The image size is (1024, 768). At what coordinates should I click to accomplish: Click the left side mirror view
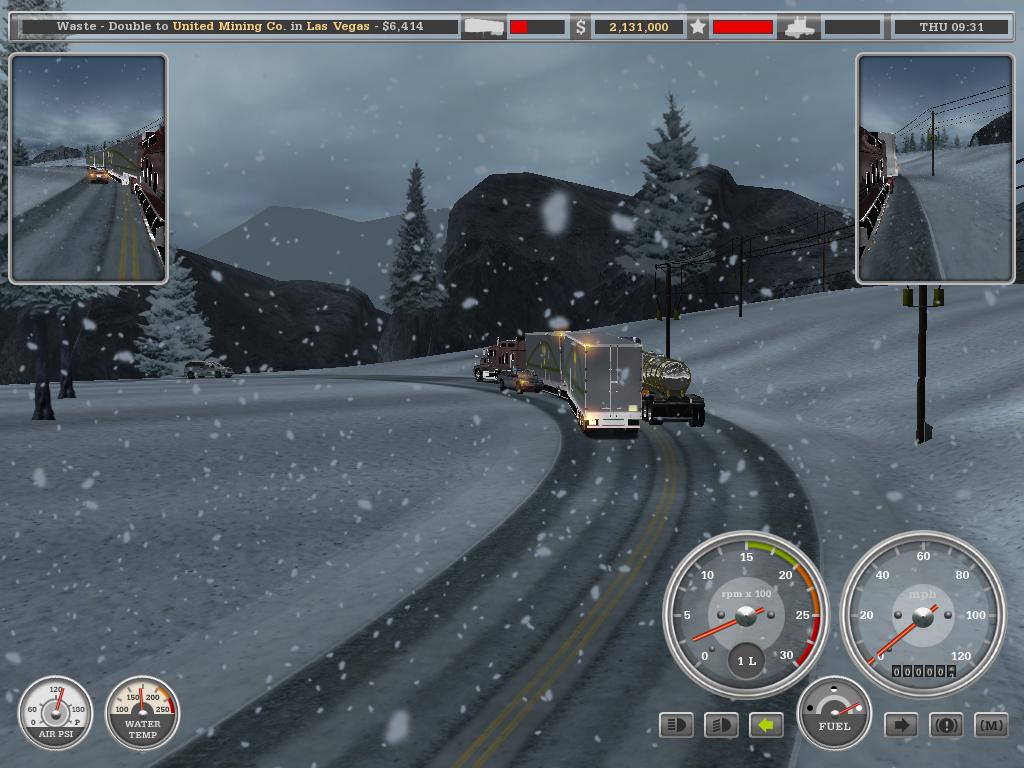tap(88, 169)
